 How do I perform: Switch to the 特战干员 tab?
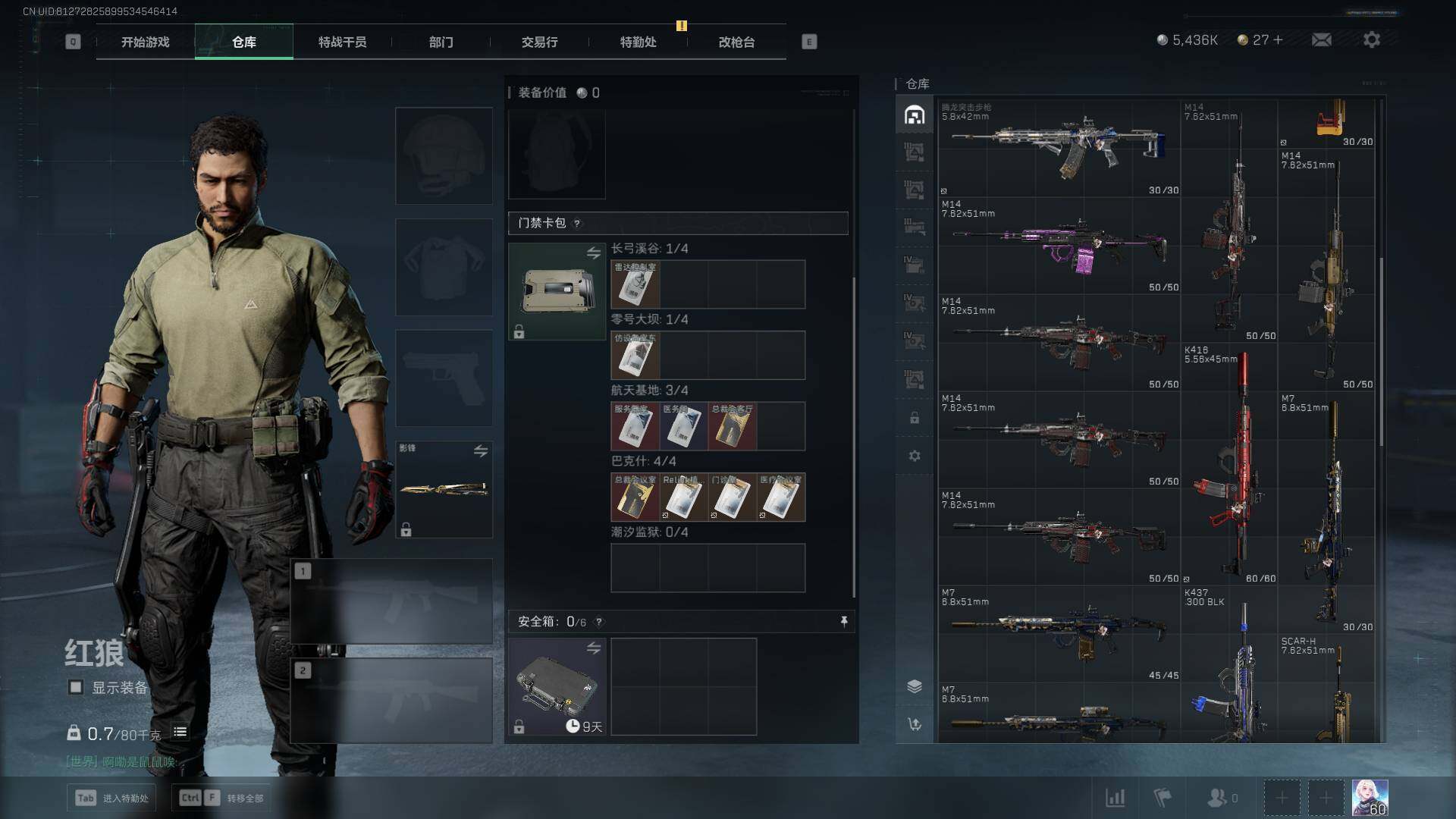click(342, 42)
